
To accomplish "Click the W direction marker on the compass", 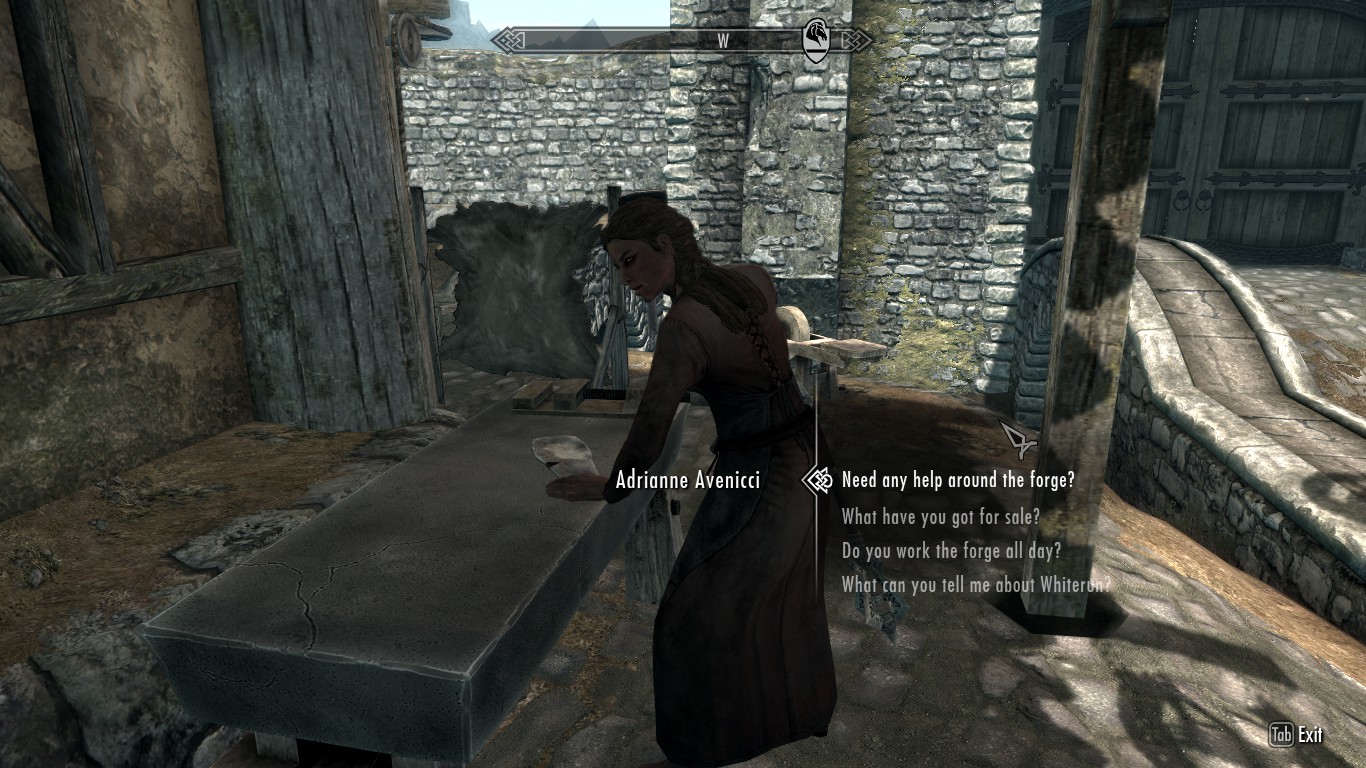I will coord(723,42).
